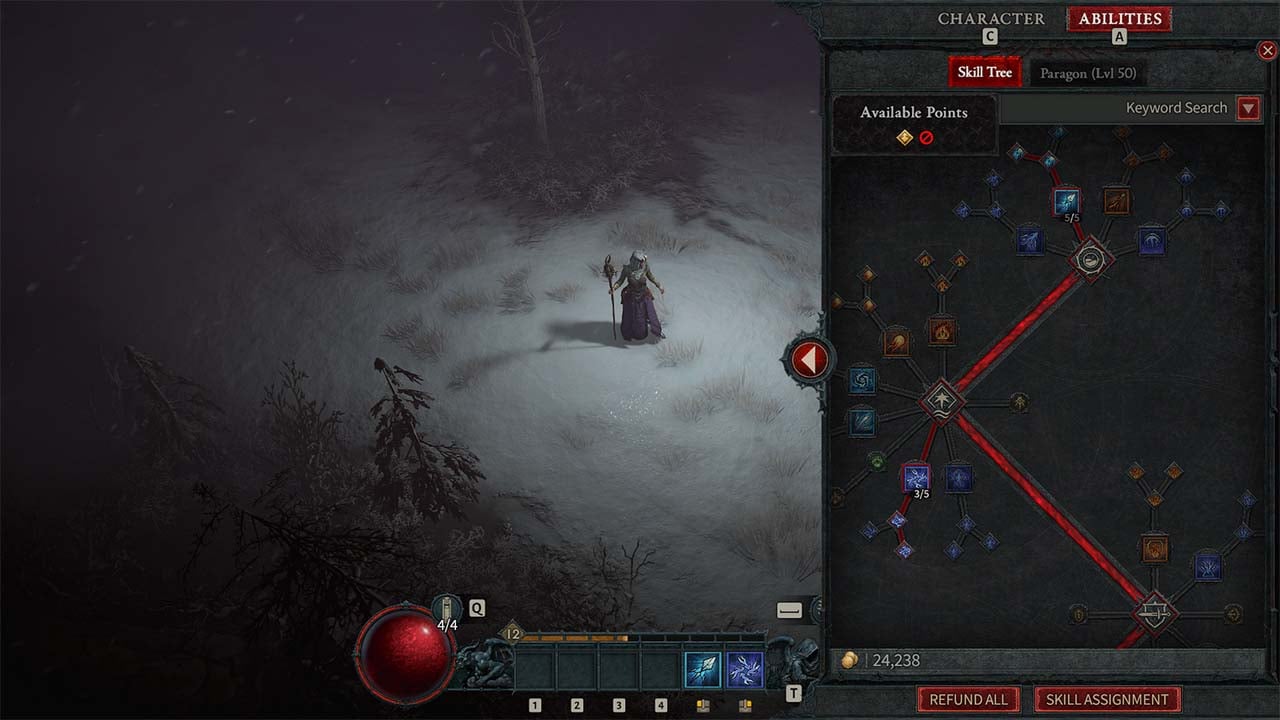
Task: Open Skill Assignment
Action: [x=1107, y=699]
